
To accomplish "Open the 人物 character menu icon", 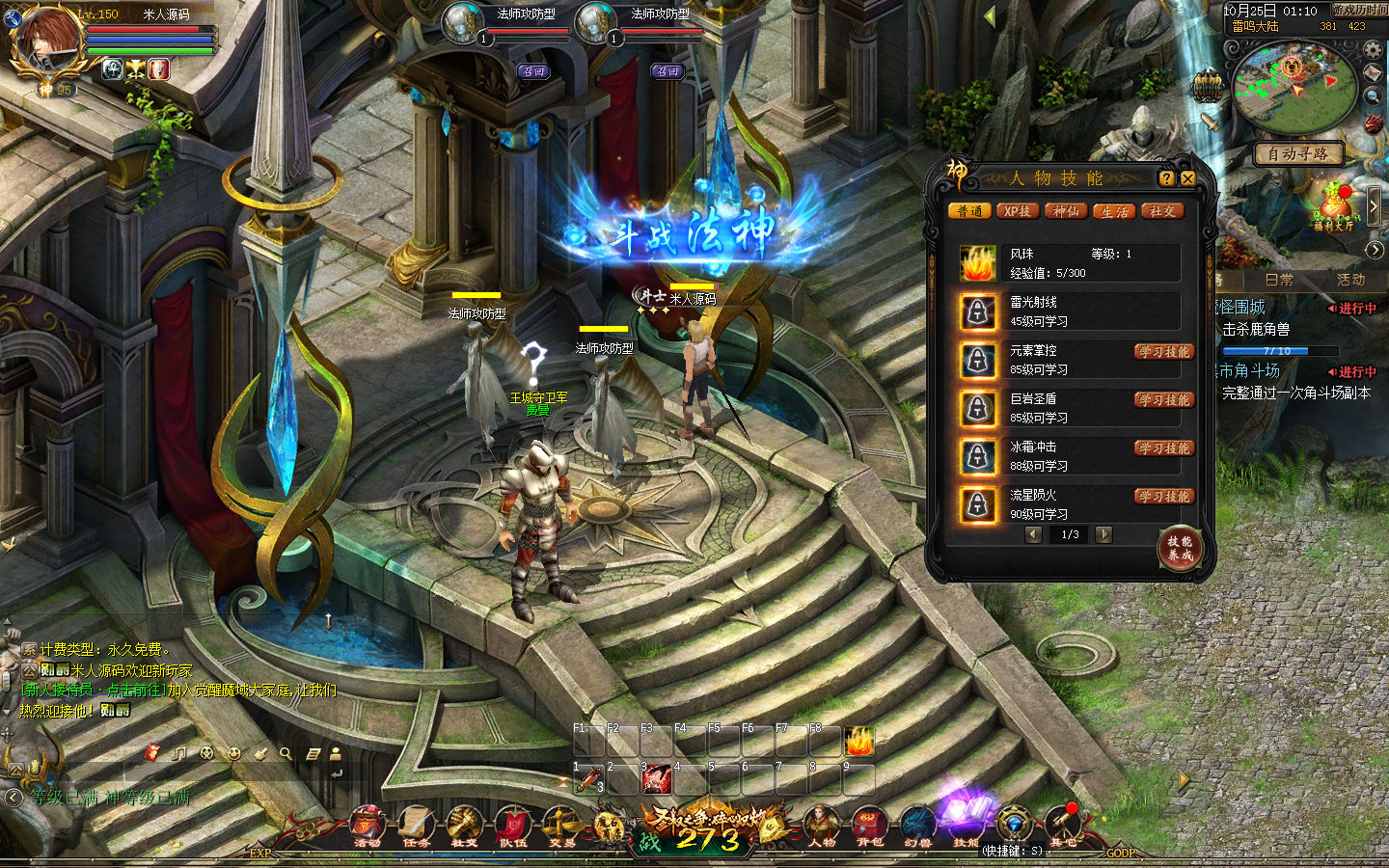I will [x=822, y=826].
